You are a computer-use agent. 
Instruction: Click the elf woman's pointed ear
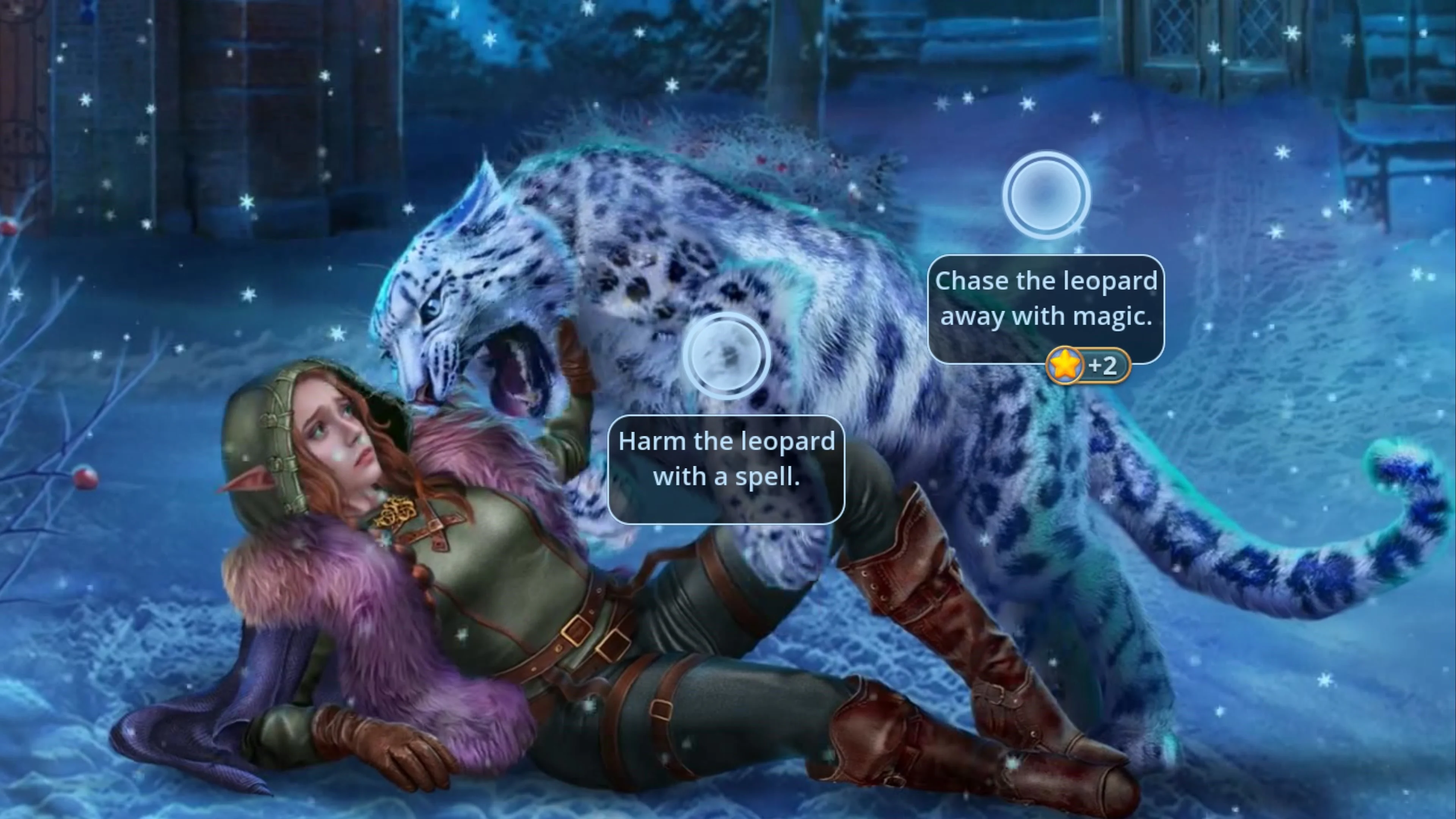pos(249,478)
